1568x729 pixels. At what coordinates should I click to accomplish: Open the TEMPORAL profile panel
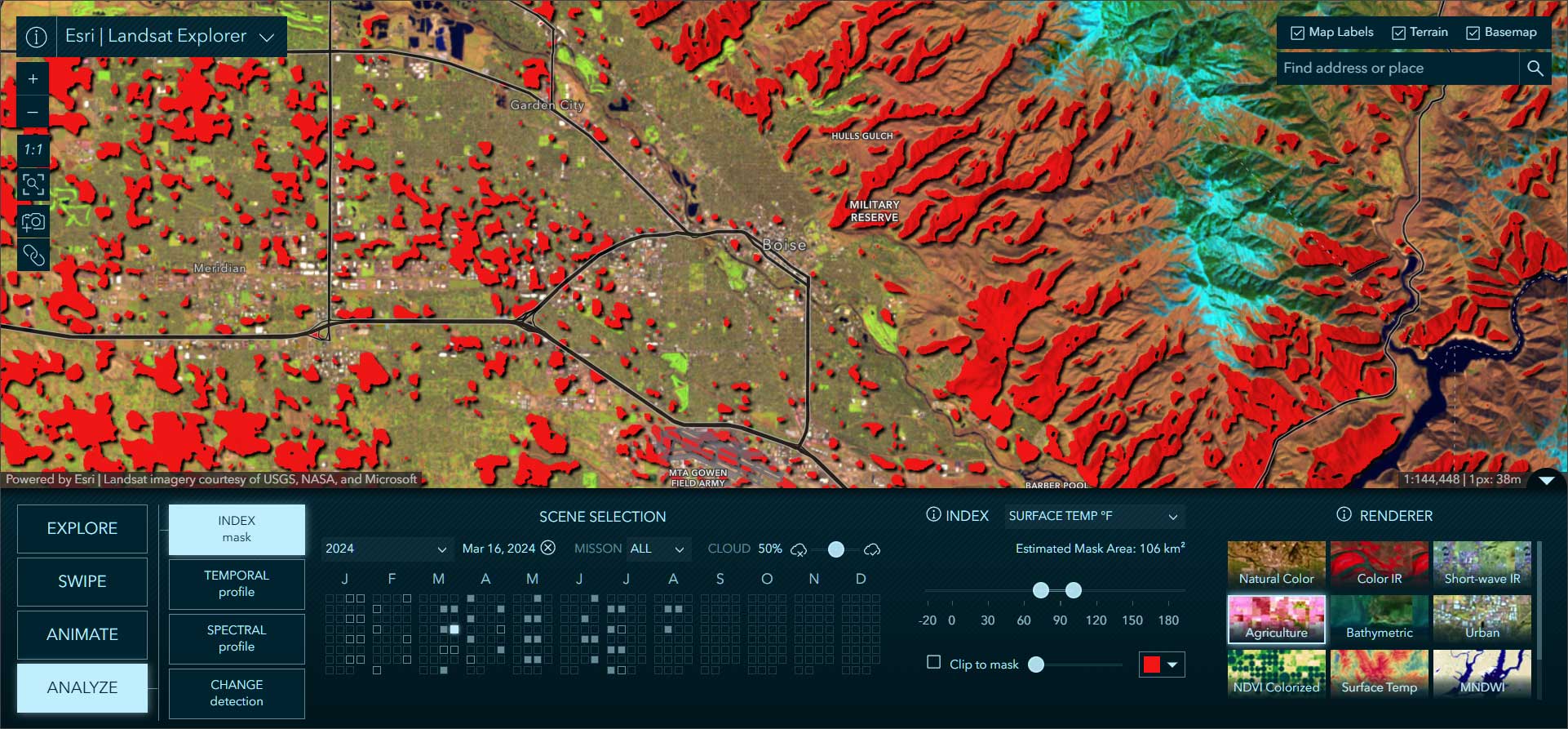pyautogui.click(x=236, y=584)
